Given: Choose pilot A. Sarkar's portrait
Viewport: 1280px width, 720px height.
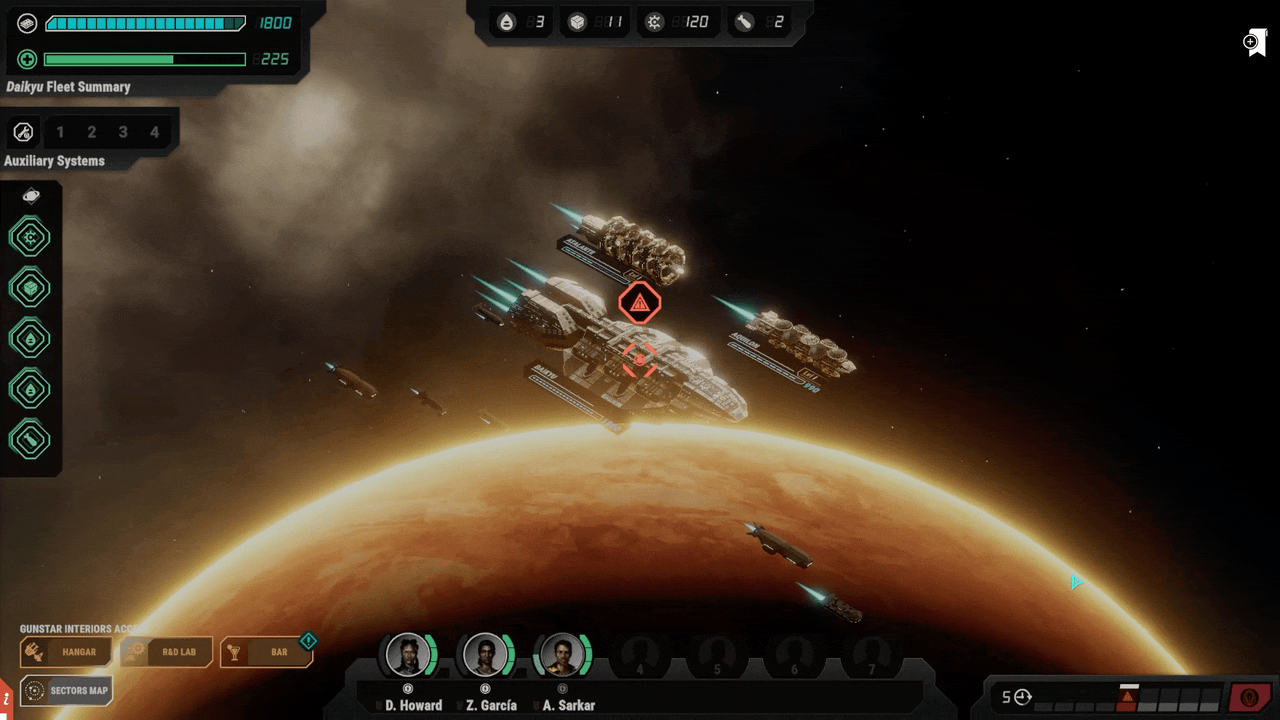Looking at the screenshot, I should pyautogui.click(x=562, y=655).
